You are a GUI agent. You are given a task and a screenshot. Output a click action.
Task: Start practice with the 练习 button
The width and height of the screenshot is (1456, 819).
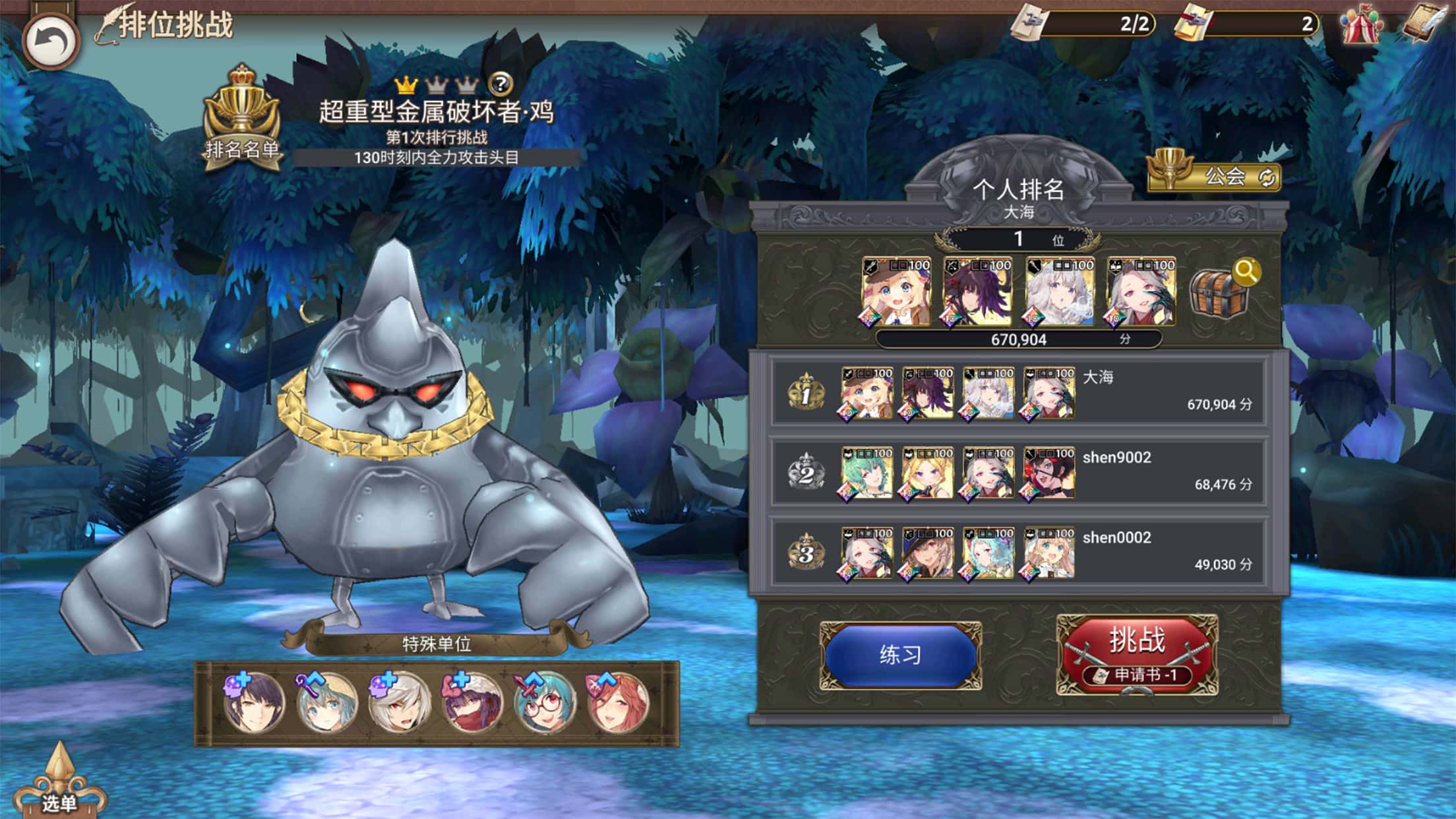pos(901,655)
